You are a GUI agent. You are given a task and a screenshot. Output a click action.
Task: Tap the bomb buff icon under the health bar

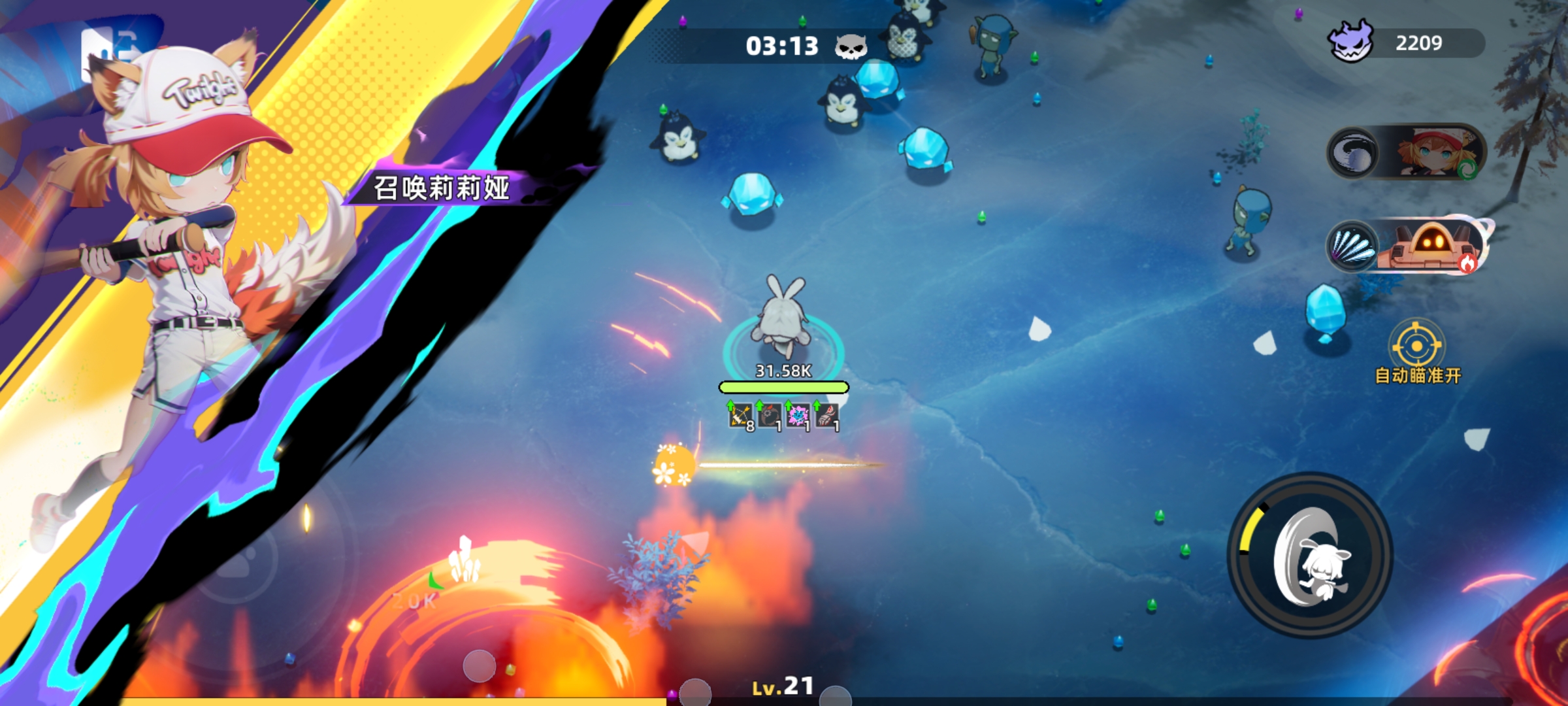[770, 416]
